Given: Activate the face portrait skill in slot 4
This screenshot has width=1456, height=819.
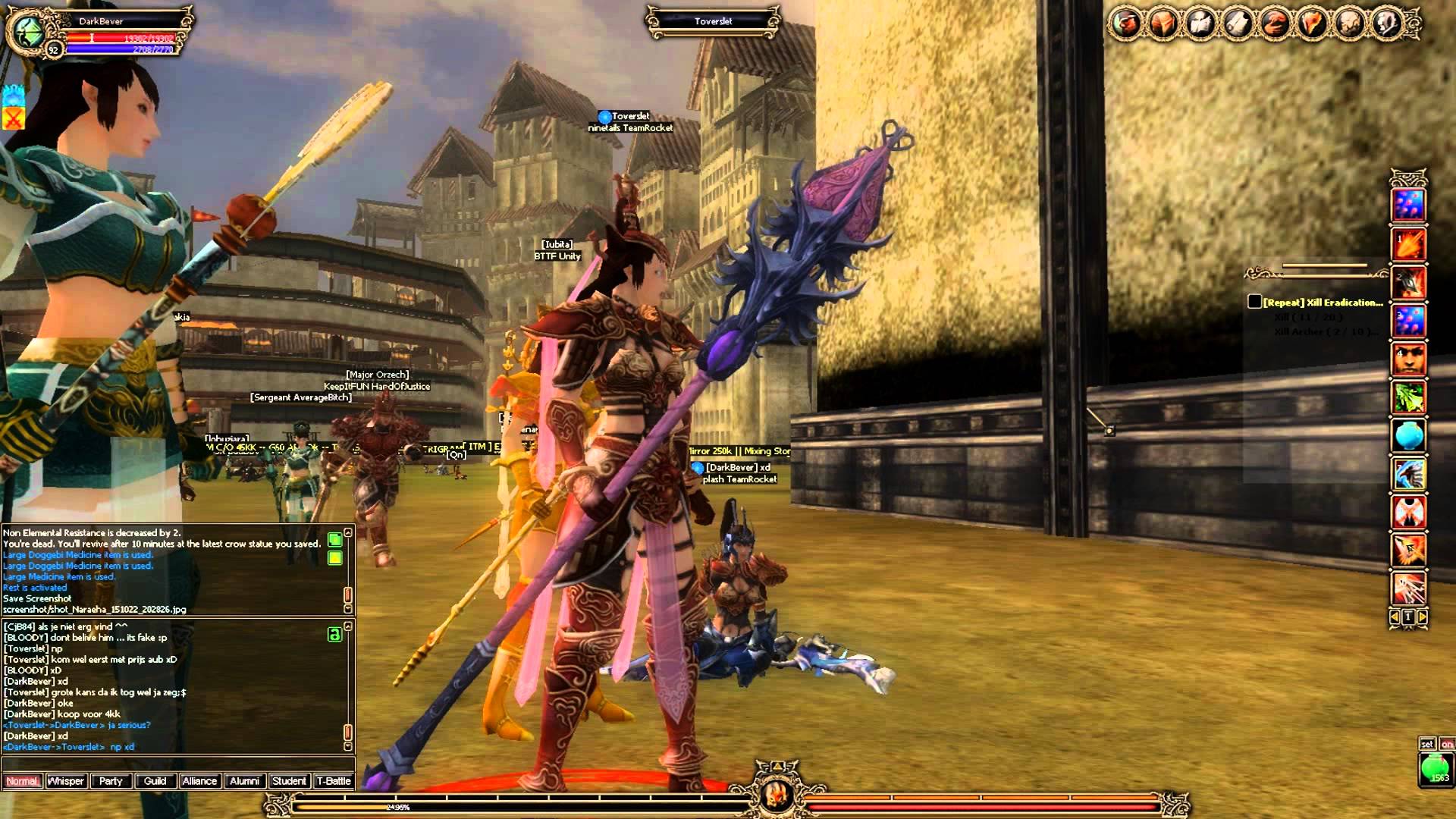Looking at the screenshot, I should pos(1408,359).
